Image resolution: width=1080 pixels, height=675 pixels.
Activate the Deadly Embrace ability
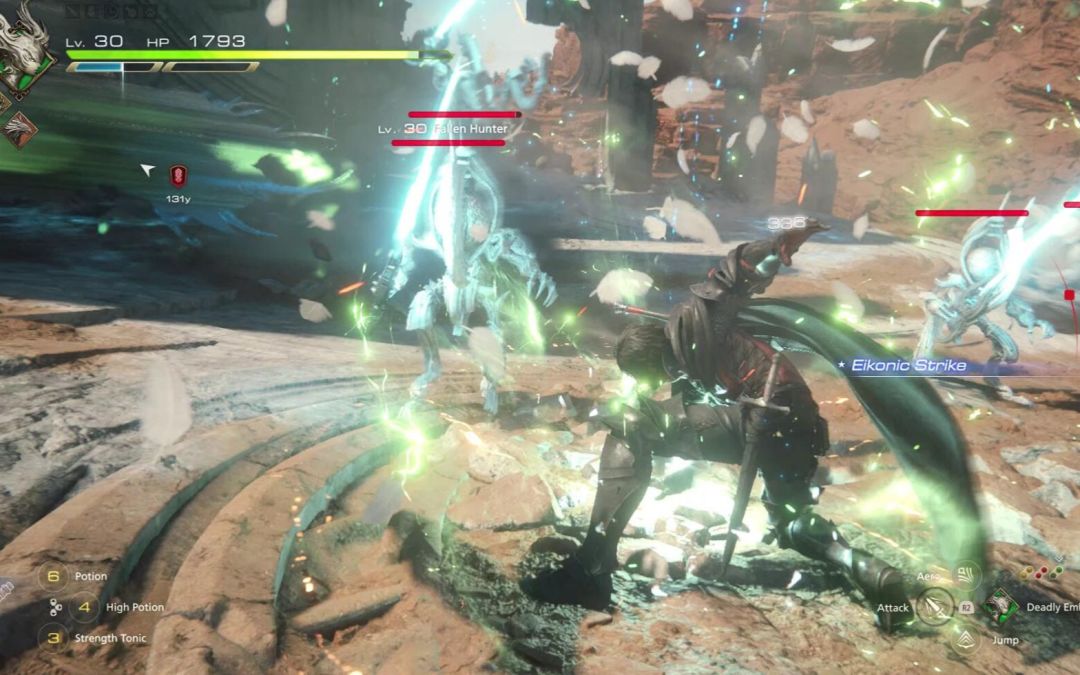tap(999, 606)
